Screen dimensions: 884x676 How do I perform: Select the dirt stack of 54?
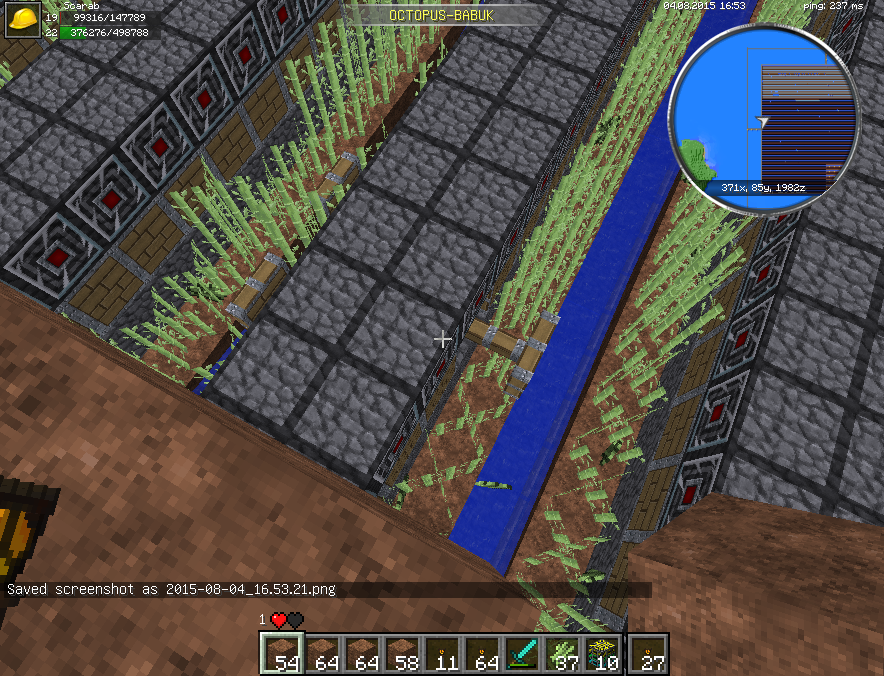(x=282, y=654)
